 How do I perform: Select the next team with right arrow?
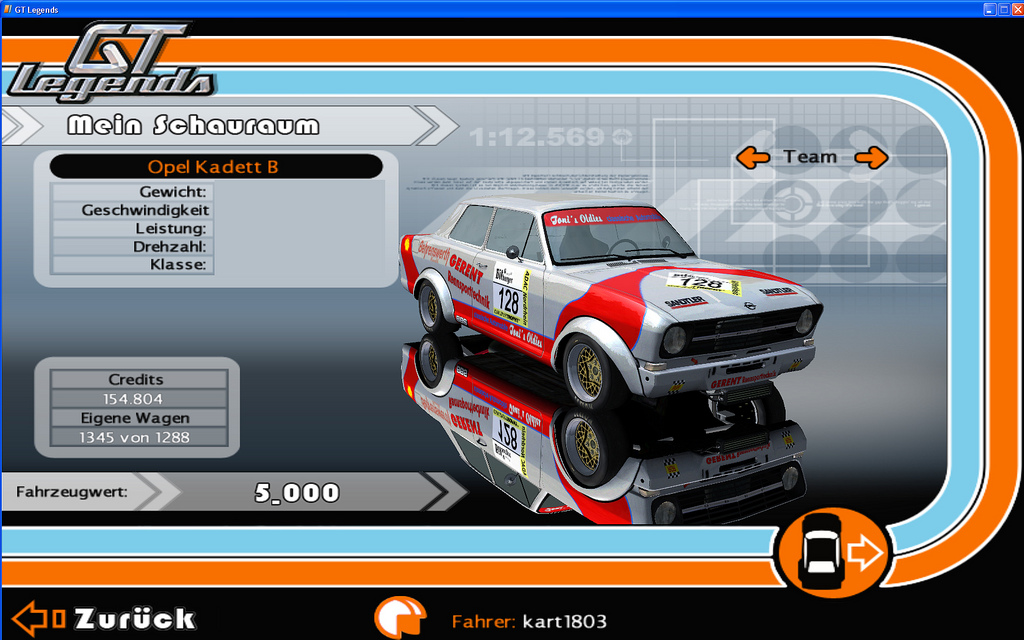click(870, 157)
